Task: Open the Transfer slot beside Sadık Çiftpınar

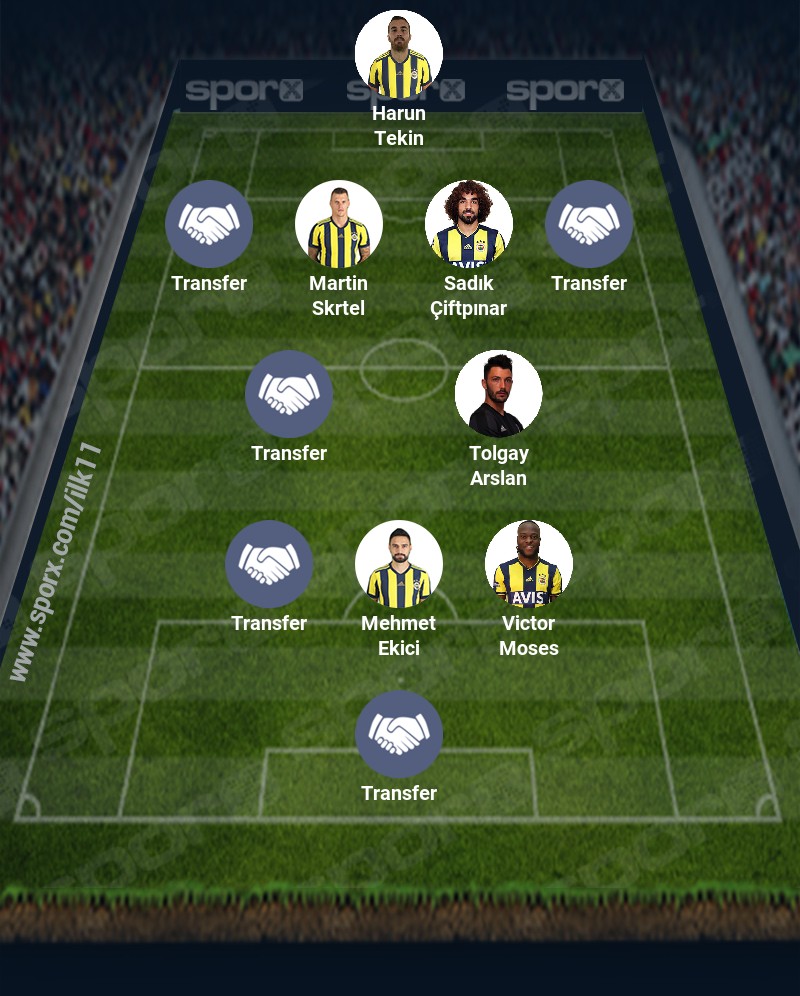Action: pyautogui.click(x=589, y=224)
